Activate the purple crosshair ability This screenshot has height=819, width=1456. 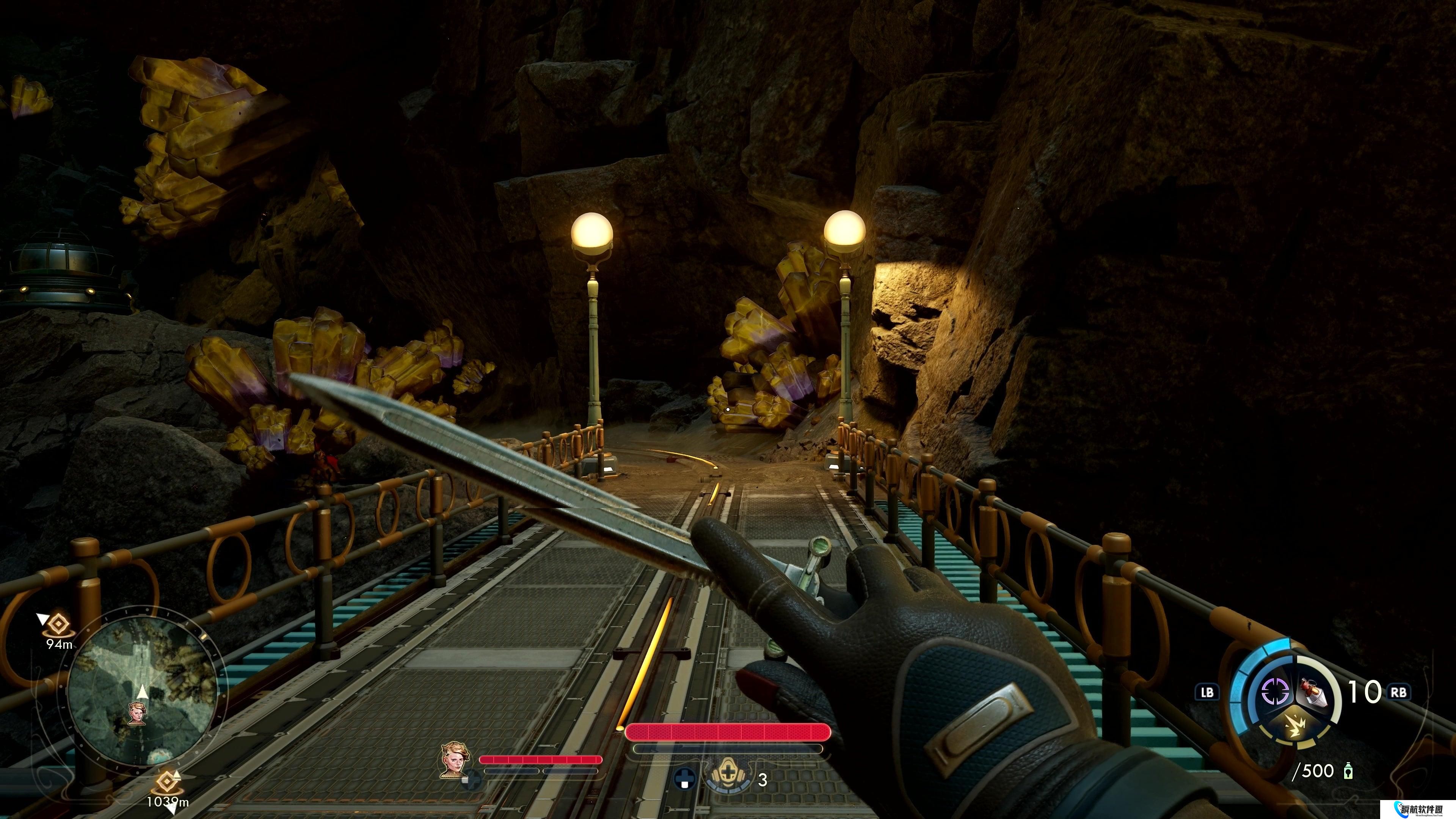click(1275, 691)
